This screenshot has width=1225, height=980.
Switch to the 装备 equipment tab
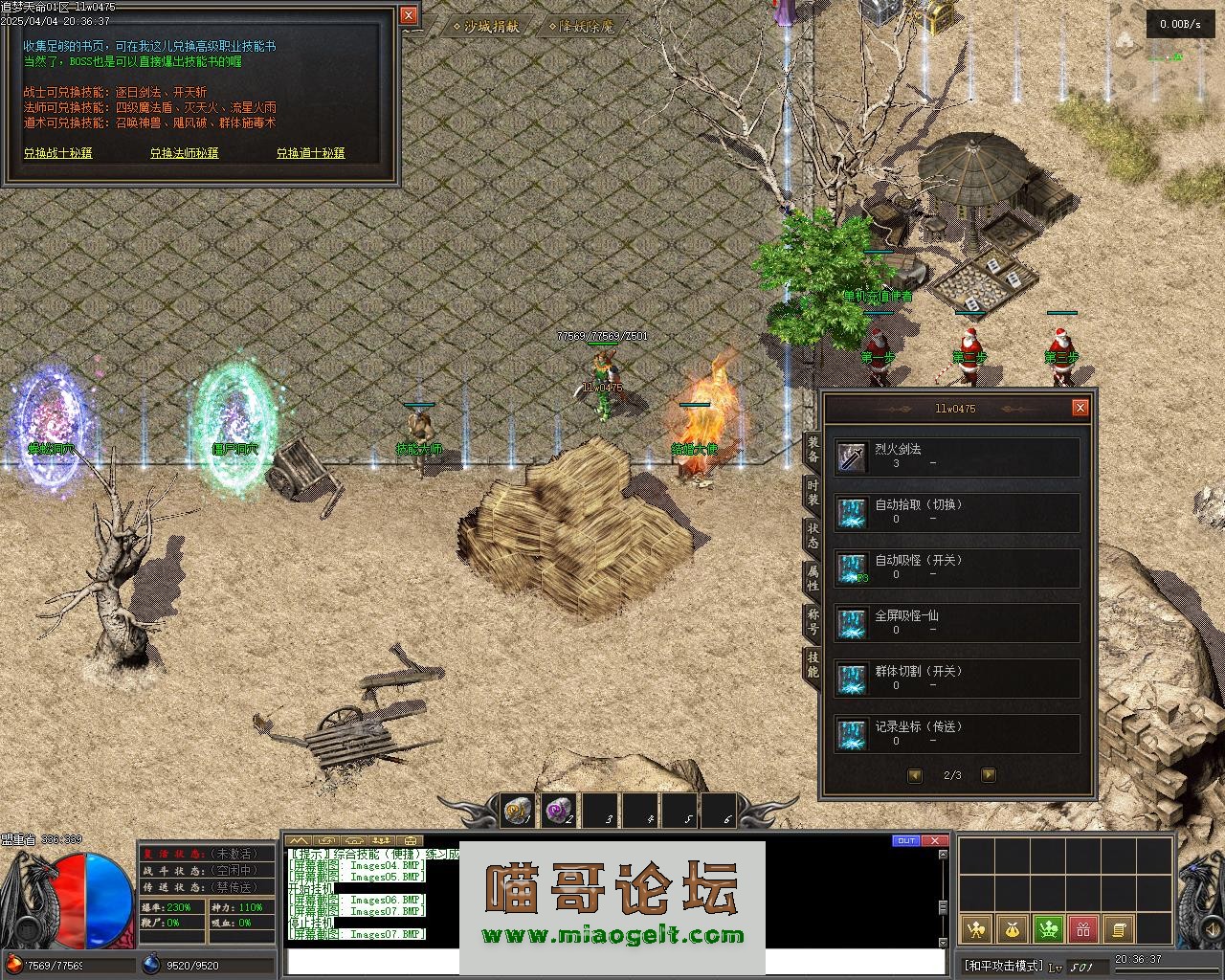coord(813,449)
